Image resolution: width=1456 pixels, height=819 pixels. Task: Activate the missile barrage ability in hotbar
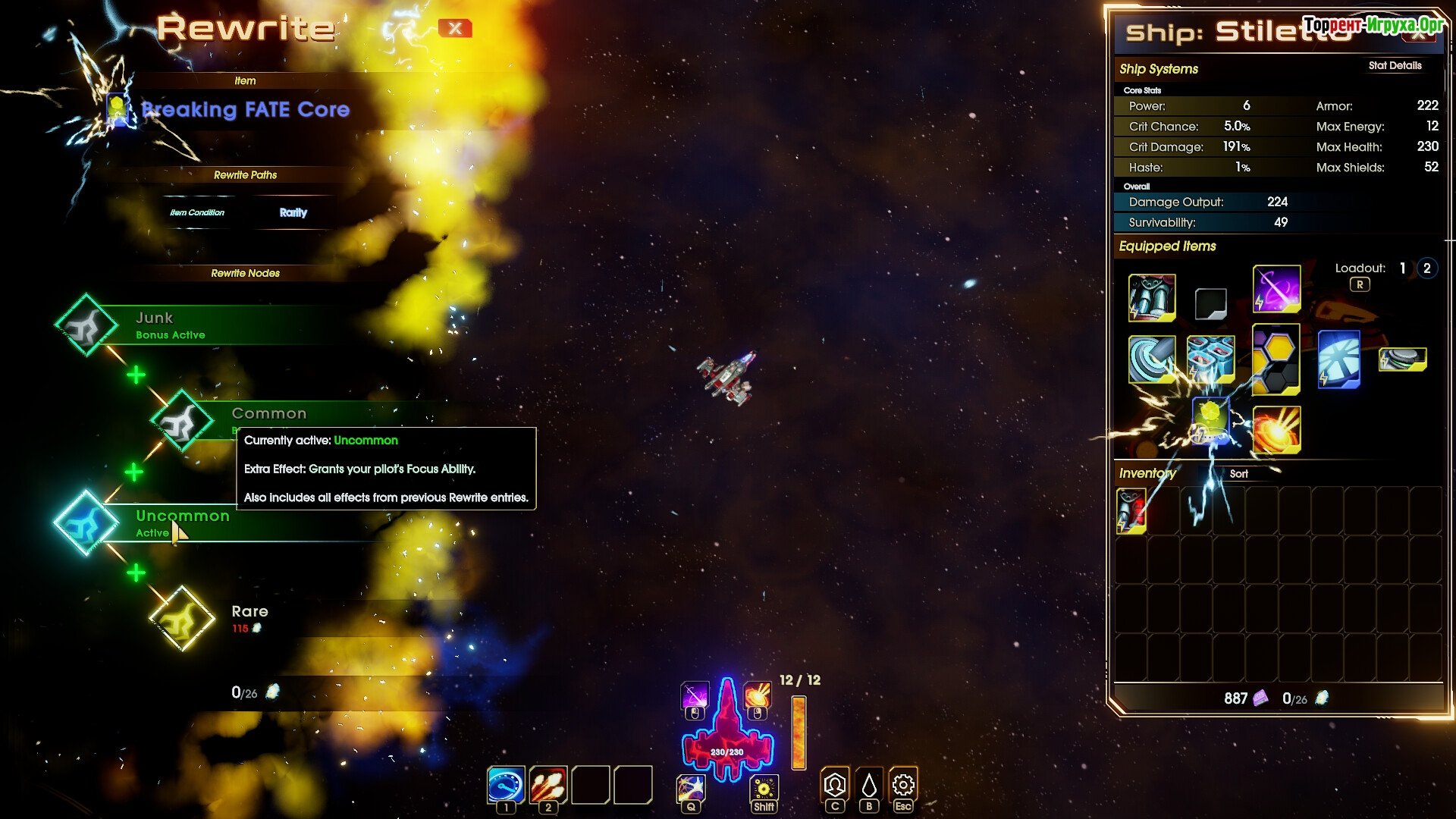tap(548, 785)
